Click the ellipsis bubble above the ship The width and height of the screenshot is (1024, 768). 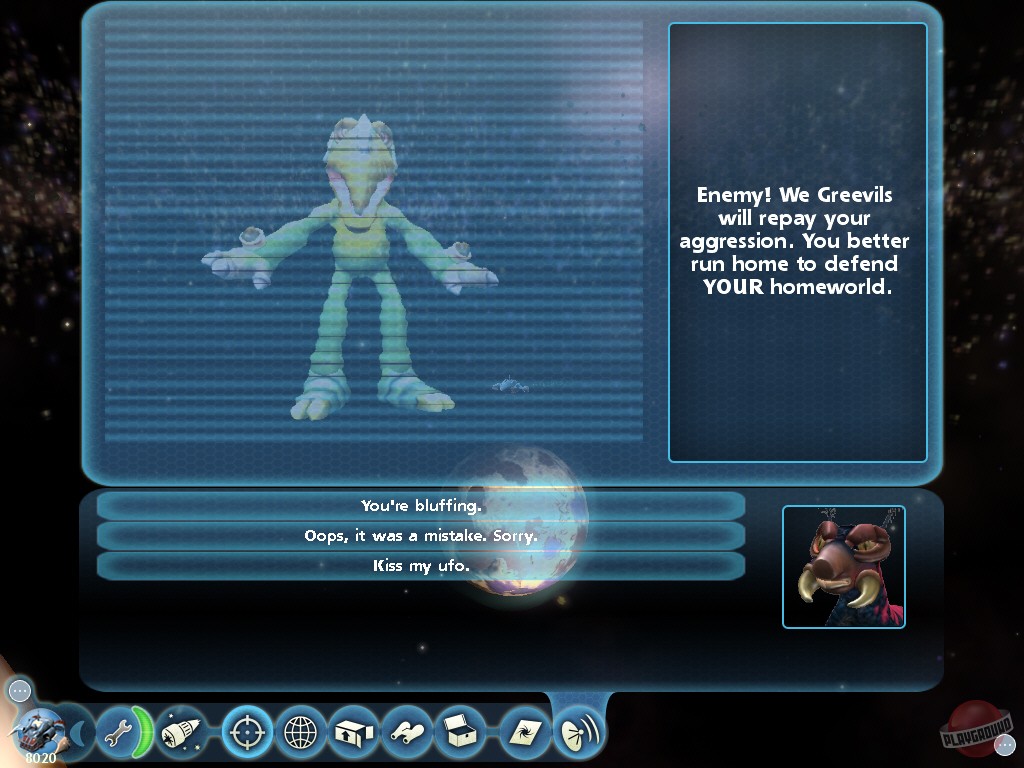click(20, 690)
